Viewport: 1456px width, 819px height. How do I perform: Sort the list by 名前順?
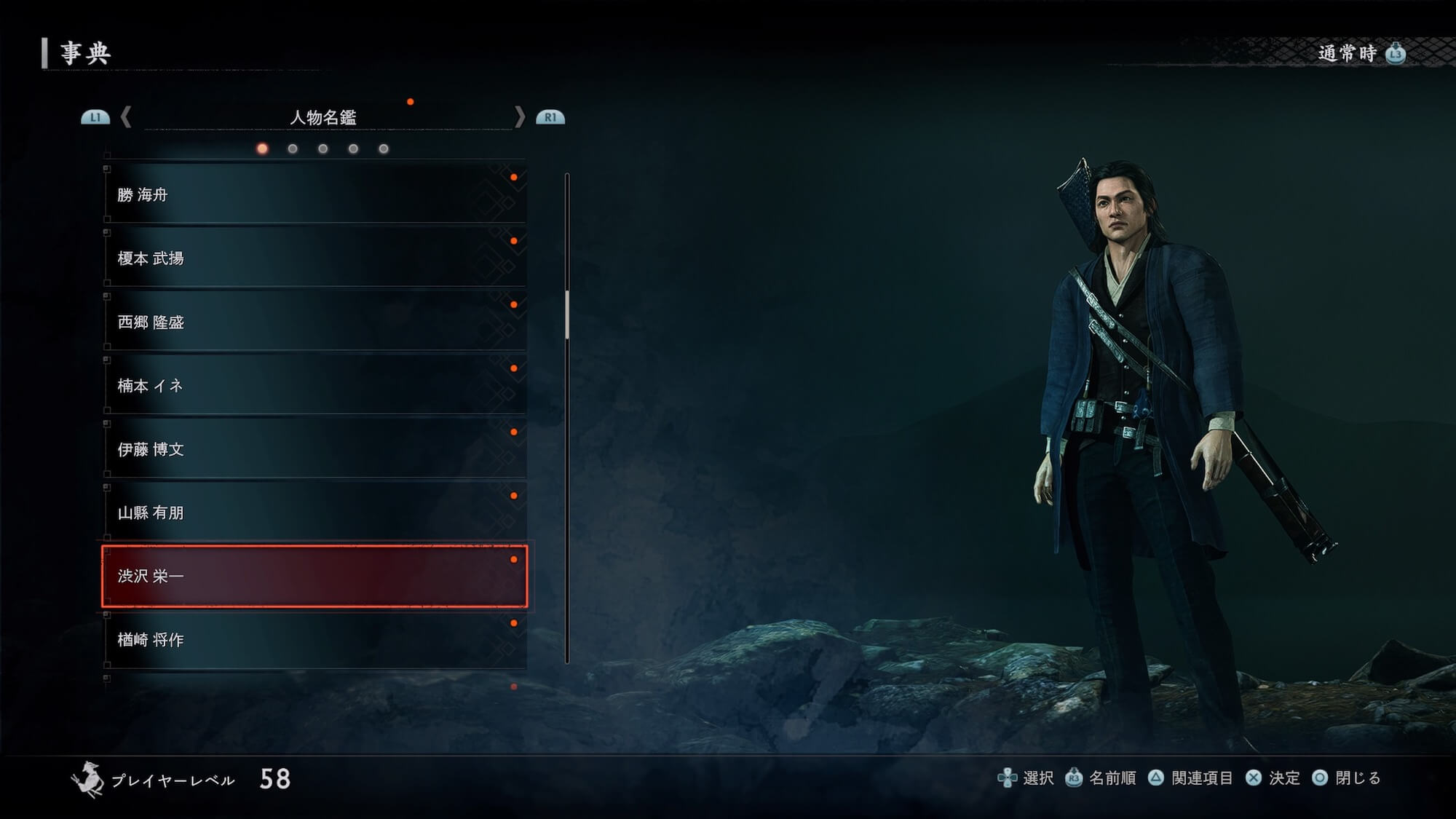click(x=1101, y=778)
